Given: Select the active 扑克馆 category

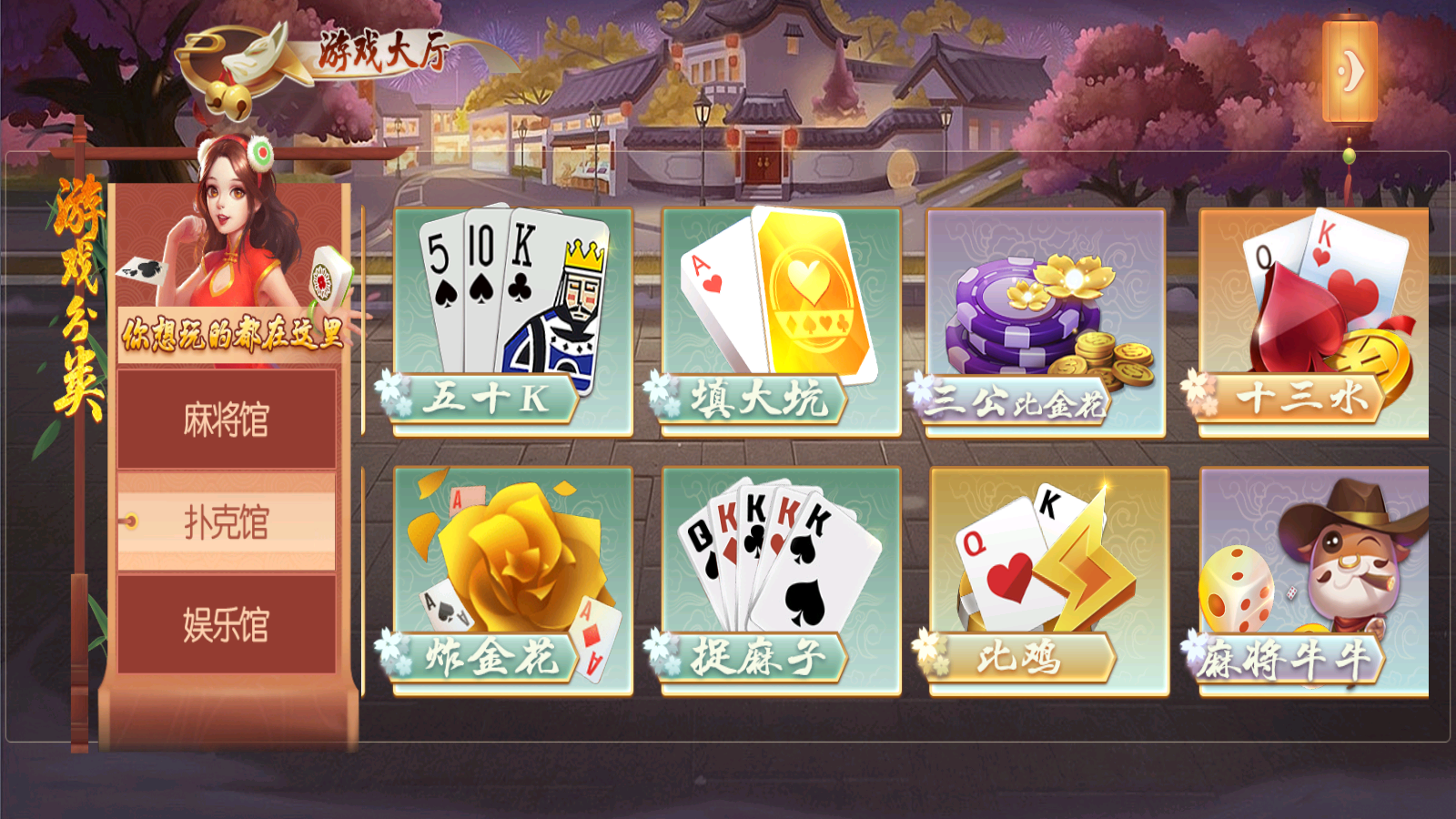Looking at the screenshot, I should (x=227, y=520).
